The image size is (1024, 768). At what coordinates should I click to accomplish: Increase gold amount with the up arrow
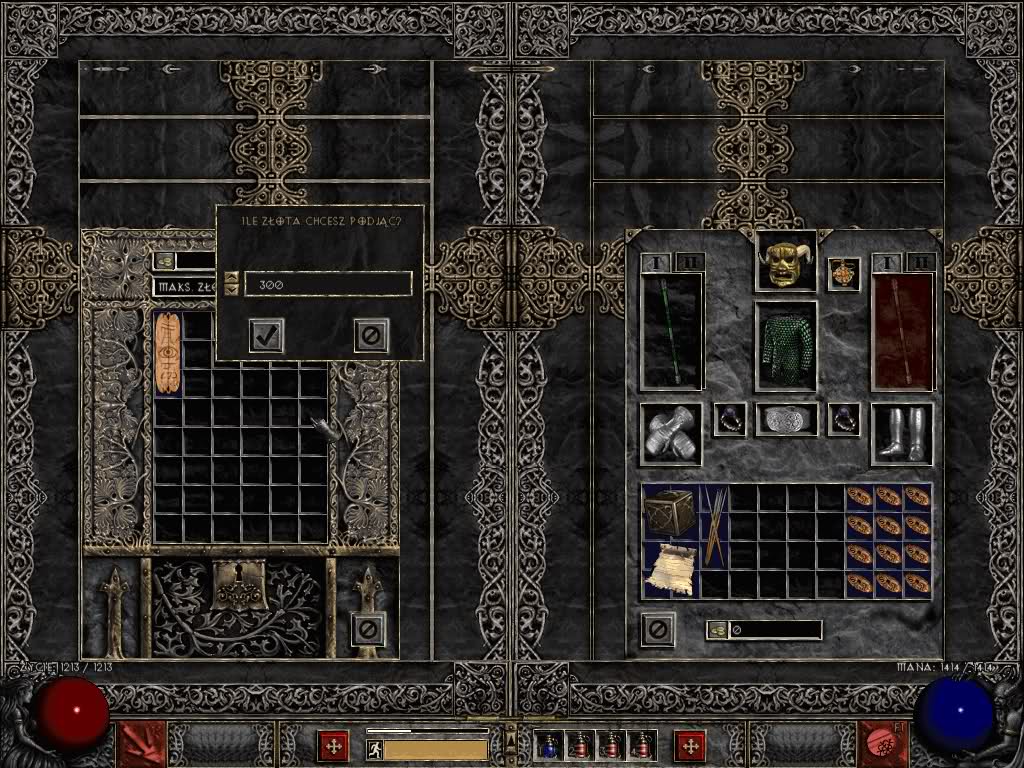pos(232,278)
